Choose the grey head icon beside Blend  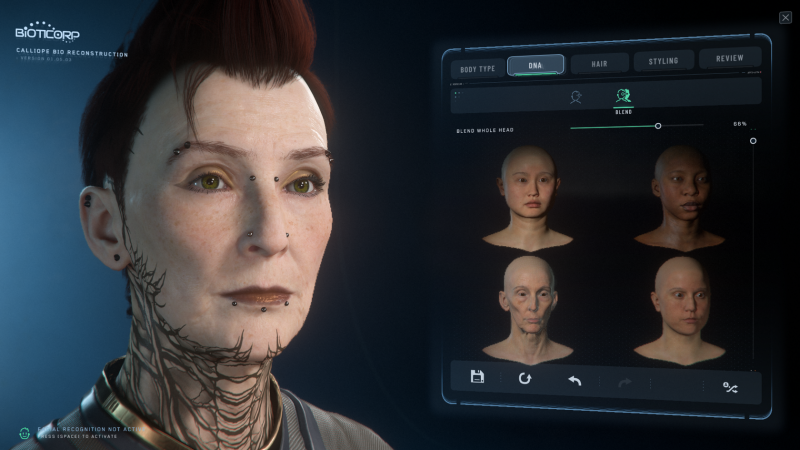[576, 97]
